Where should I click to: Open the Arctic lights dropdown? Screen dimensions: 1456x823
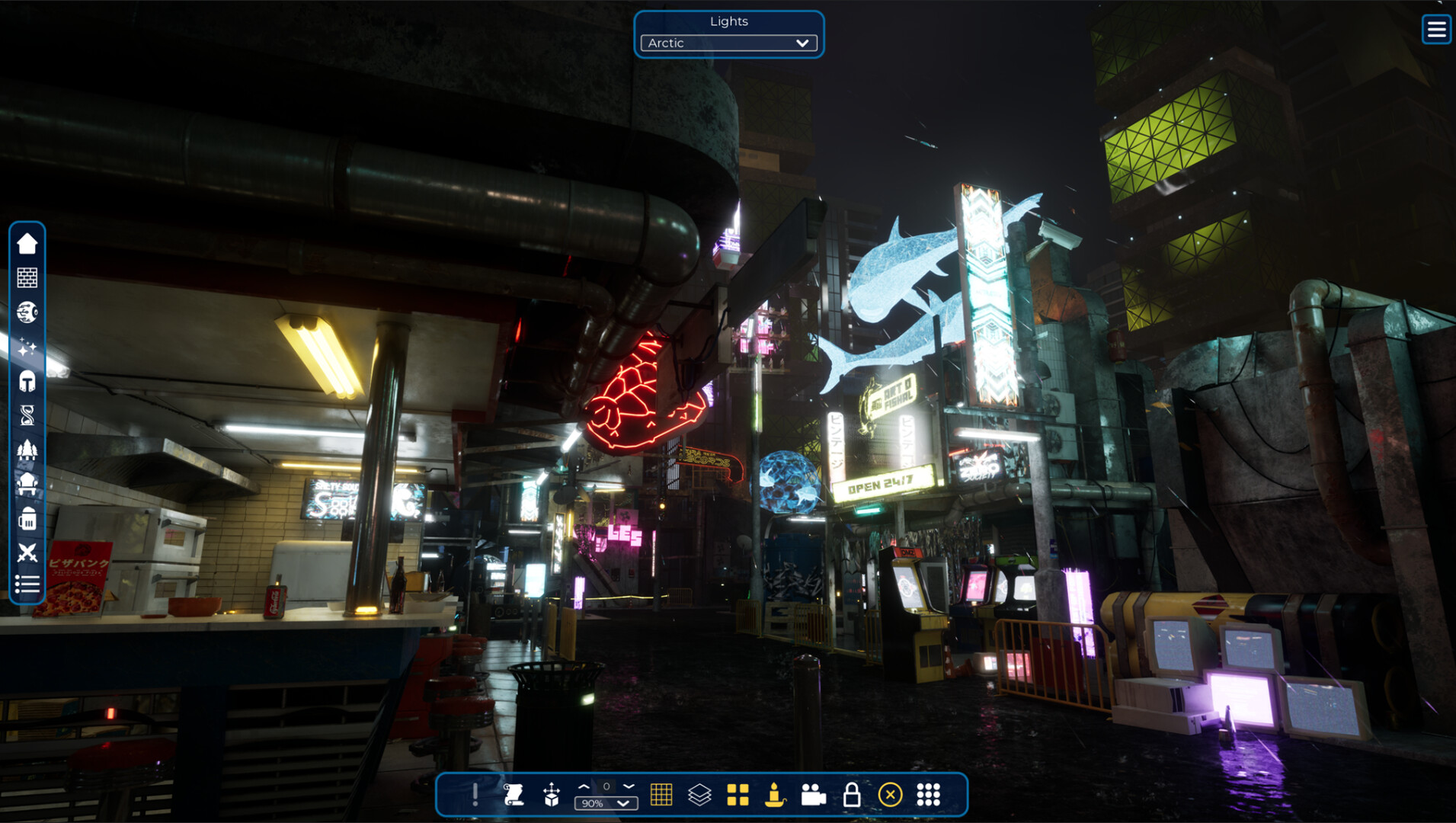728,43
